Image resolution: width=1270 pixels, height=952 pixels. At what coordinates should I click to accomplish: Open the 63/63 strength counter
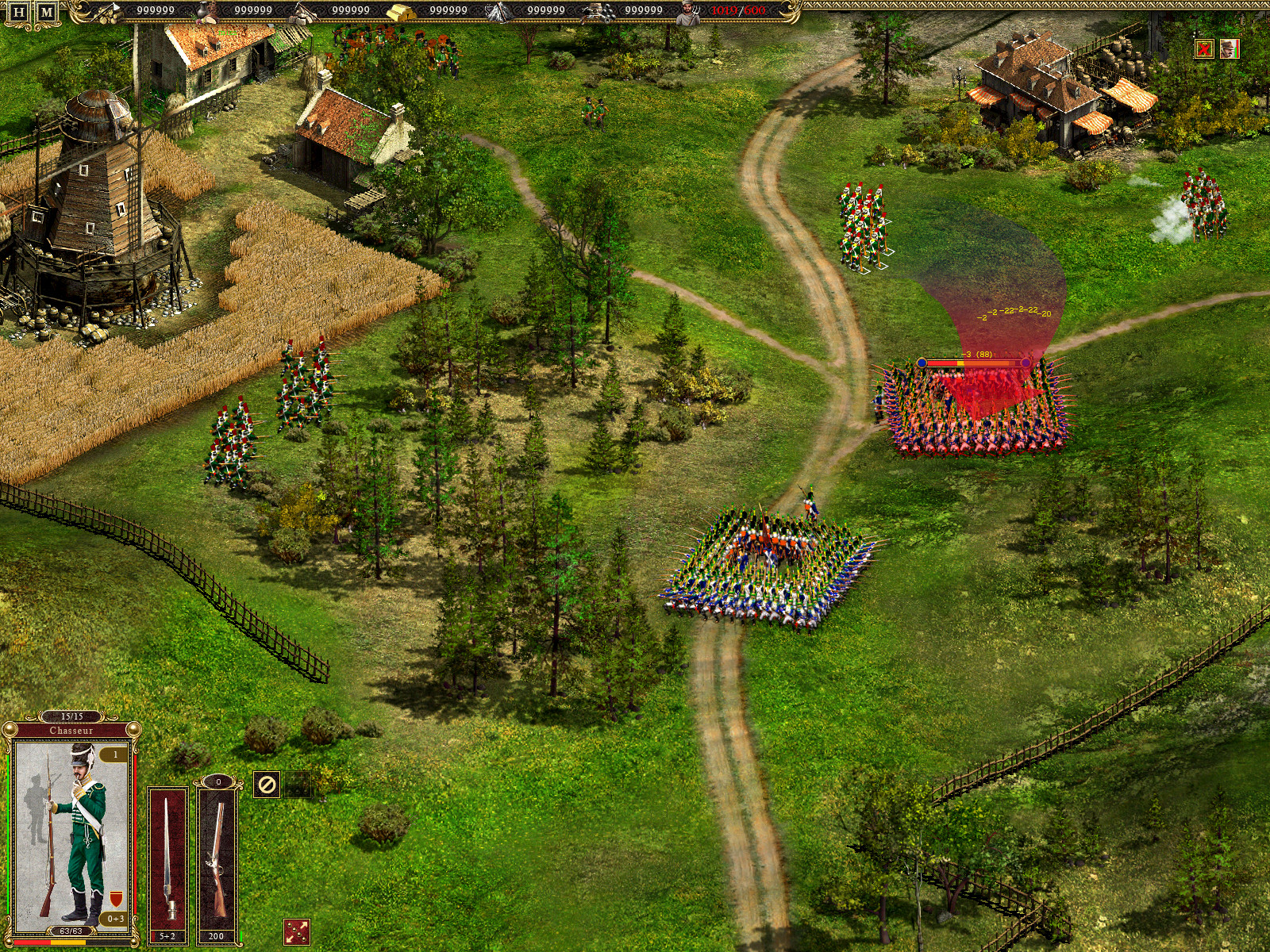point(71,931)
